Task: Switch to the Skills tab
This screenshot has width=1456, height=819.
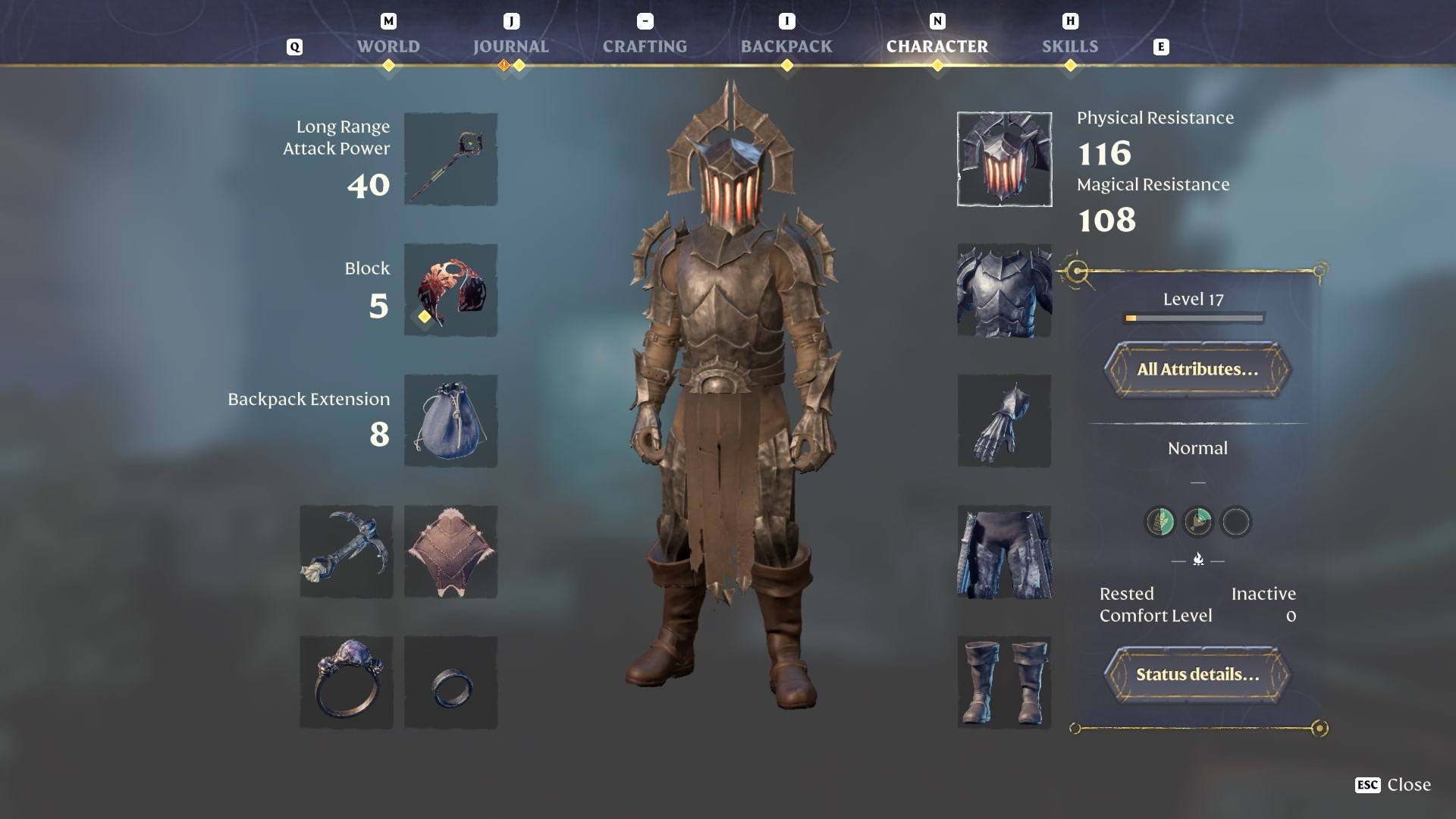Action: tap(1070, 46)
